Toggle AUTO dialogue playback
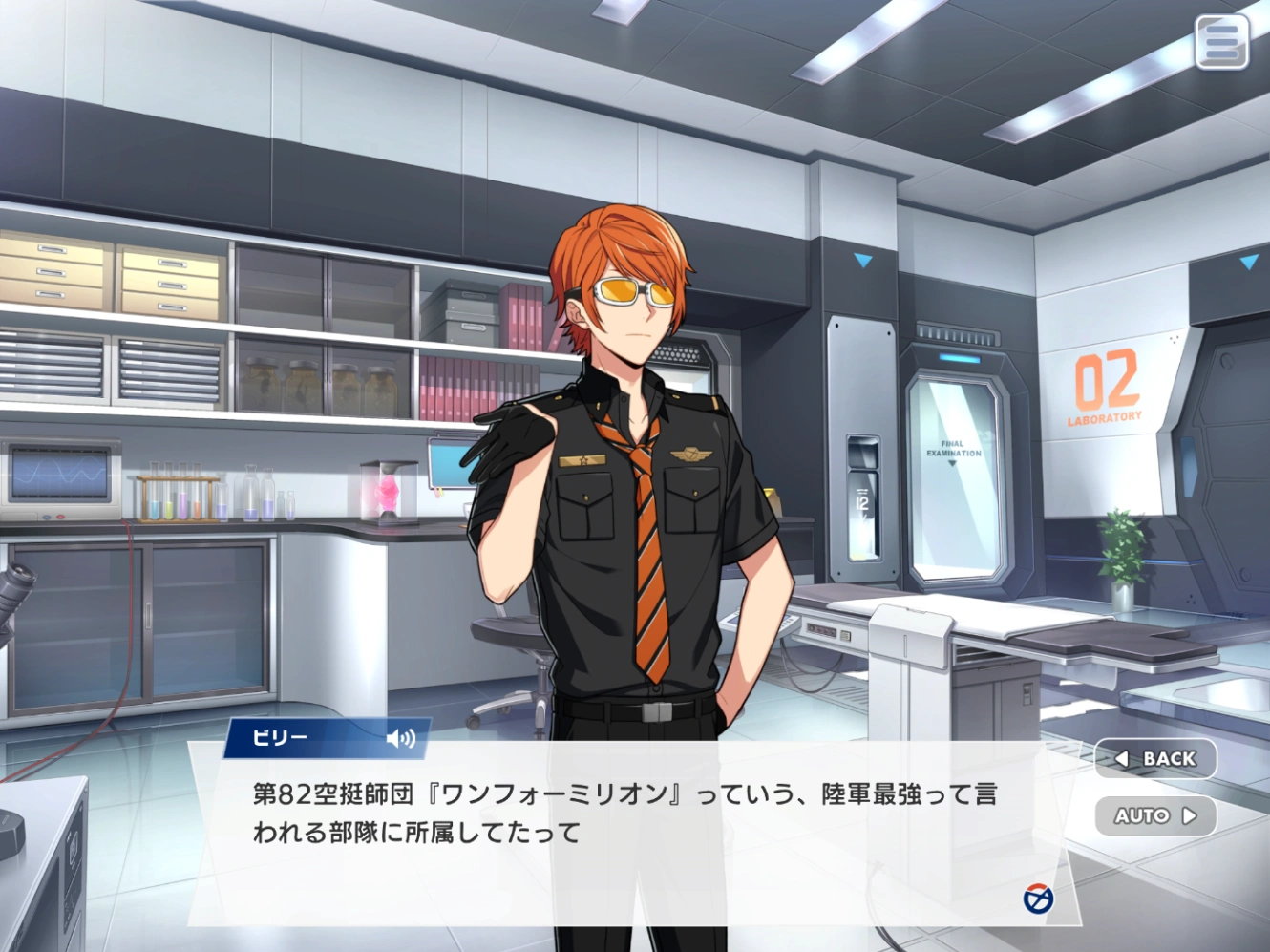This screenshot has width=1270, height=952. (x=1155, y=816)
